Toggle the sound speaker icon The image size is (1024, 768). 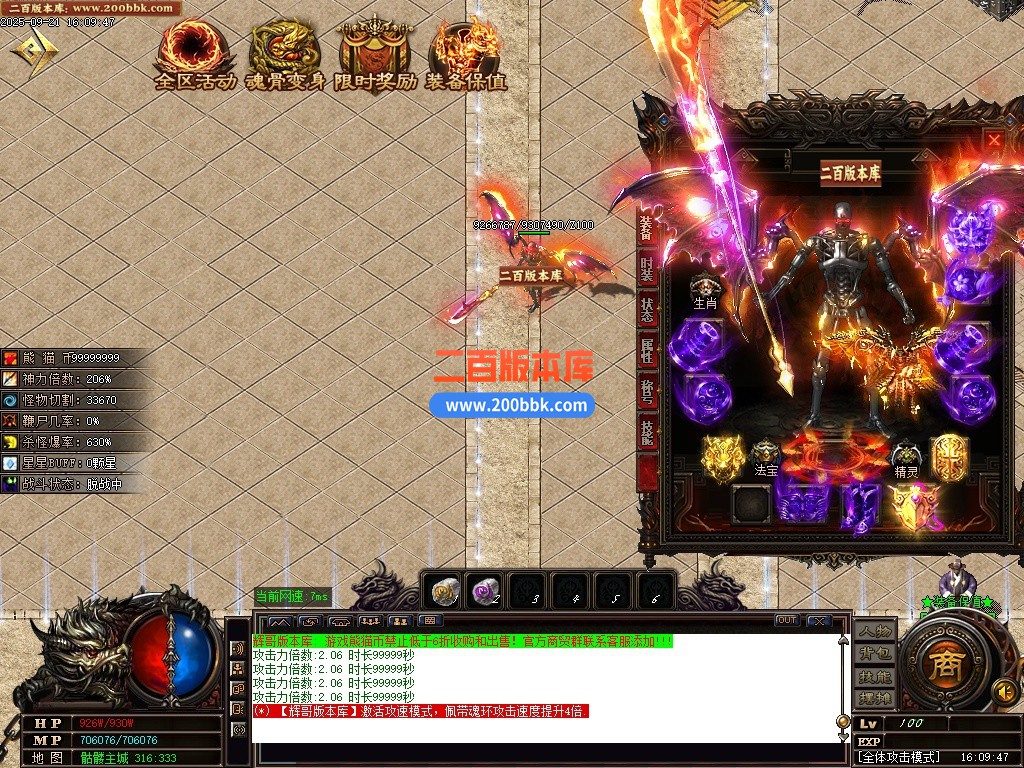click(1004, 690)
